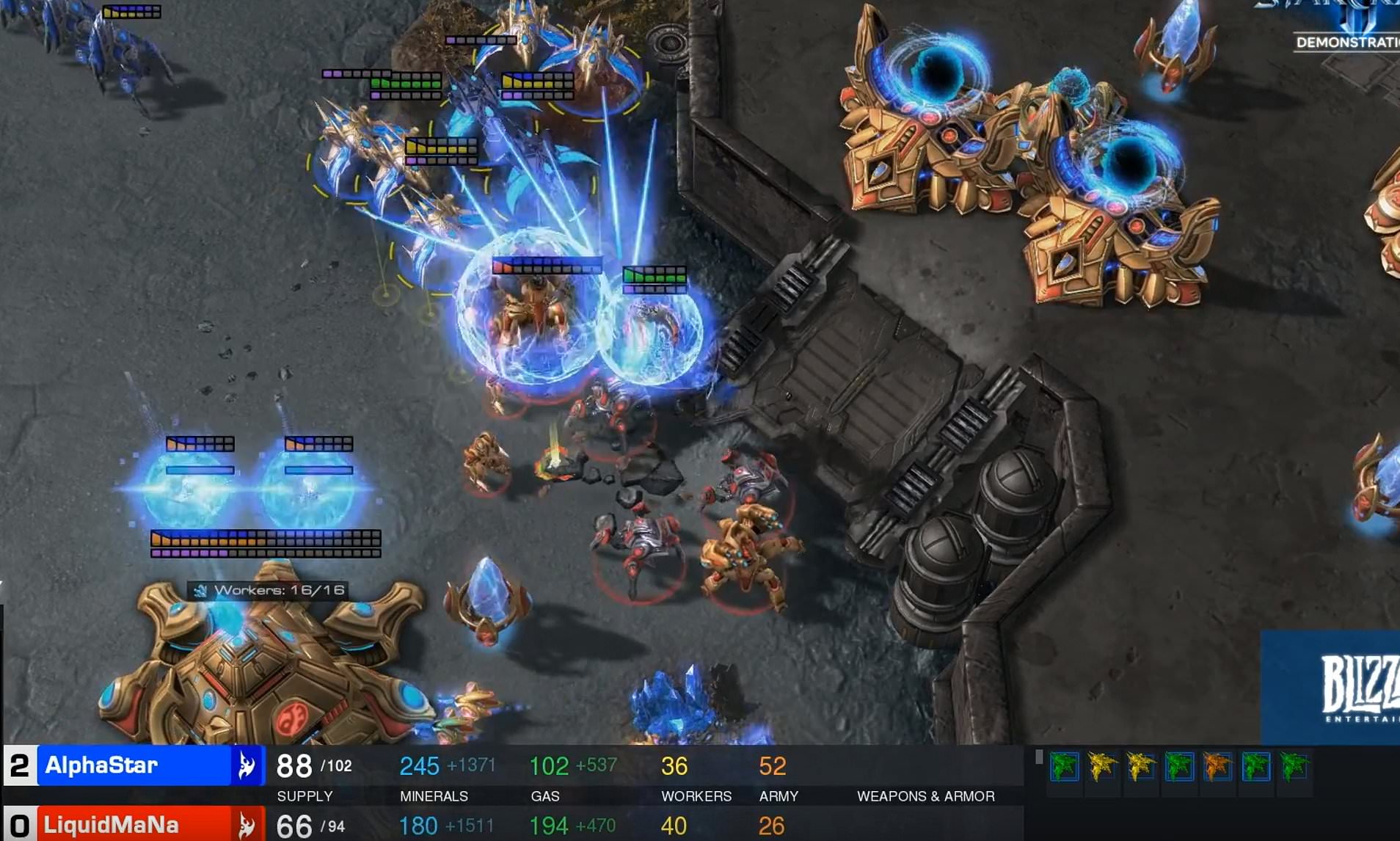Screen dimensions: 1400x841
Task: Click the second golden unit icon in army panel
Action: [x=1101, y=766]
